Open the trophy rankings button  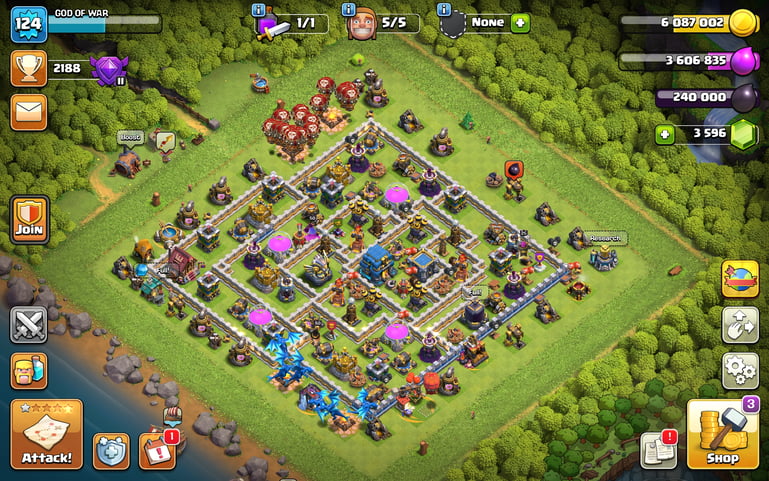tap(29, 68)
